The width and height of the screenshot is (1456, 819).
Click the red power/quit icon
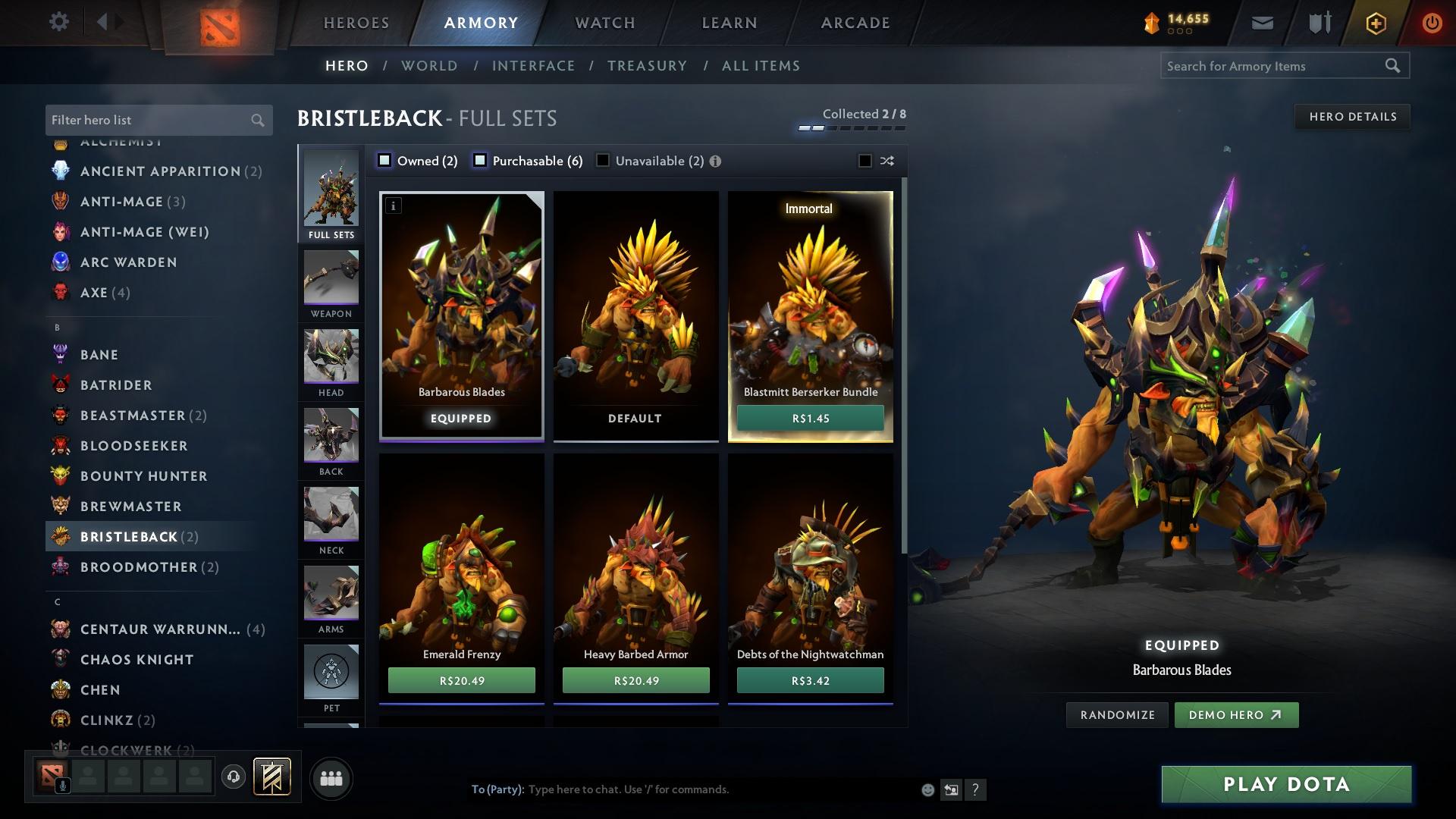click(1432, 22)
